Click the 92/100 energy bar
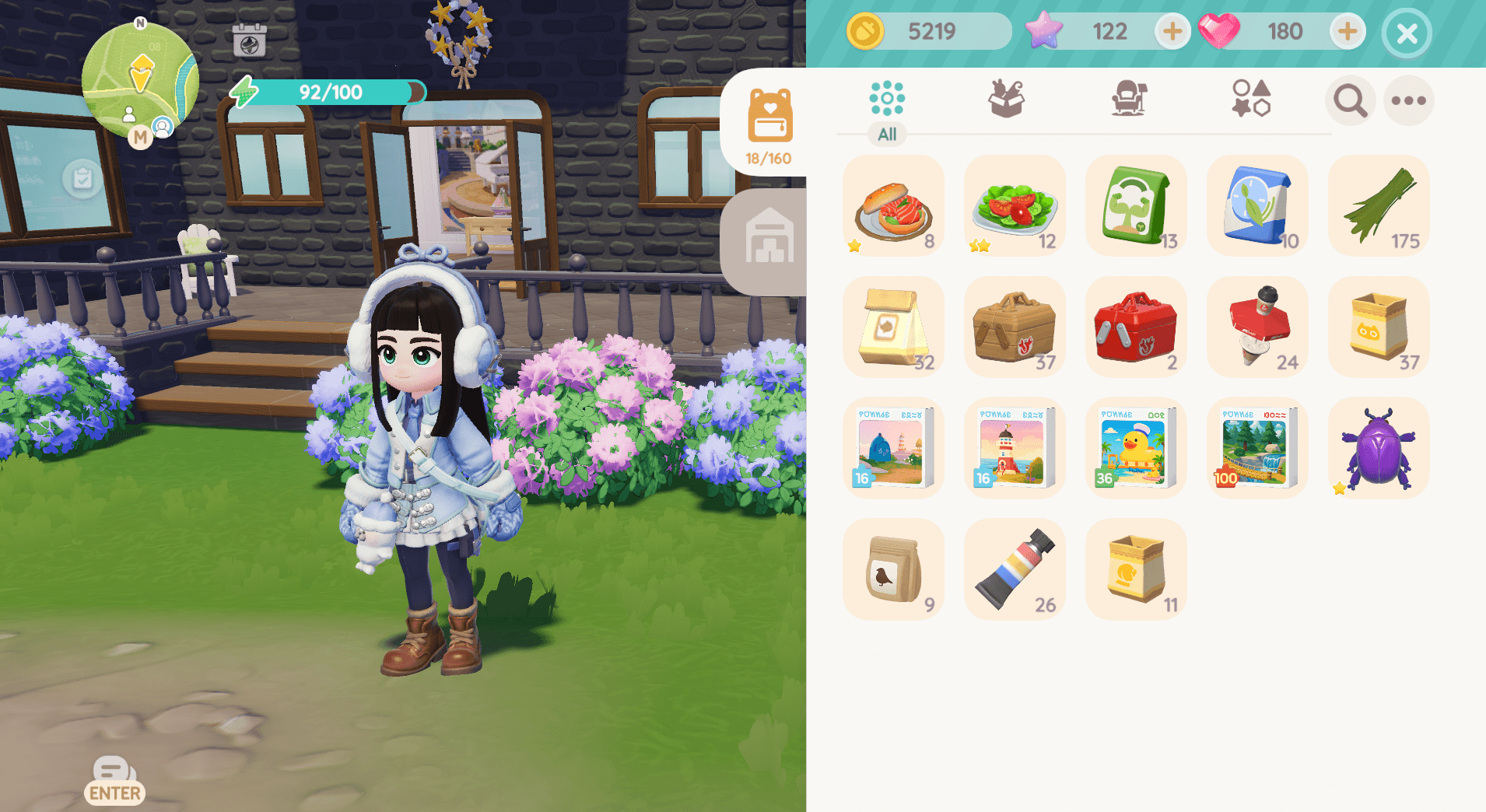Image resolution: width=1486 pixels, height=812 pixels. 327,92
